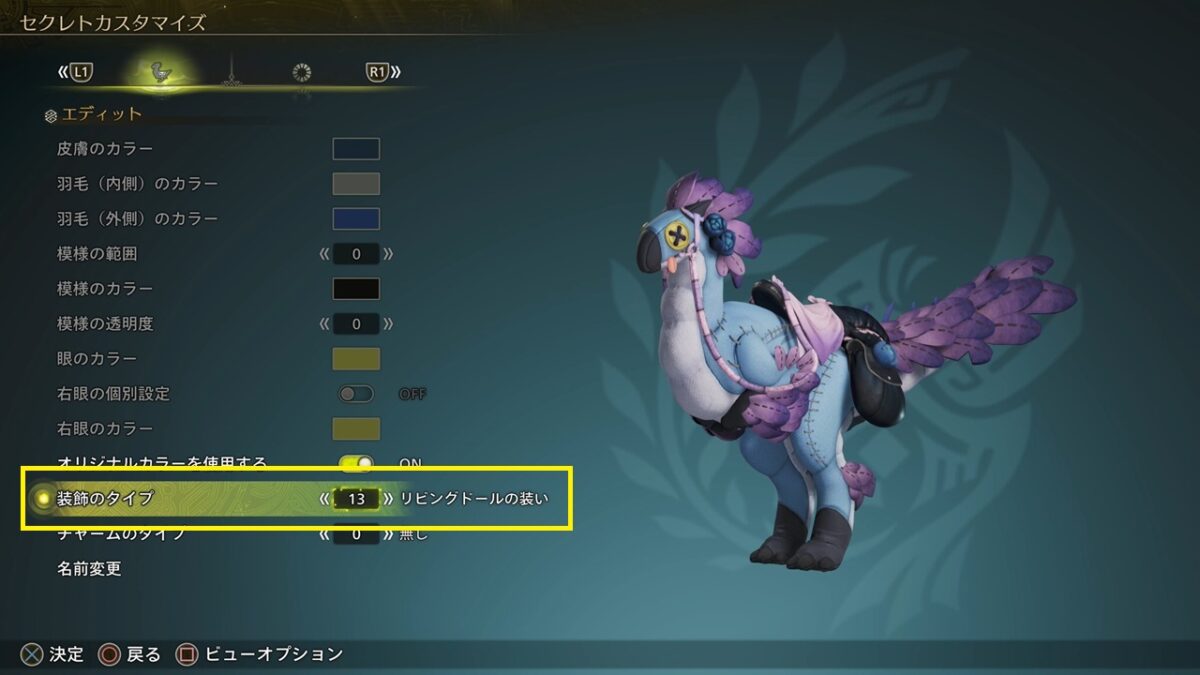The width and height of the screenshot is (1200, 675).
Task: Advance 装飾のタイプ to the next type
Action: [388, 497]
